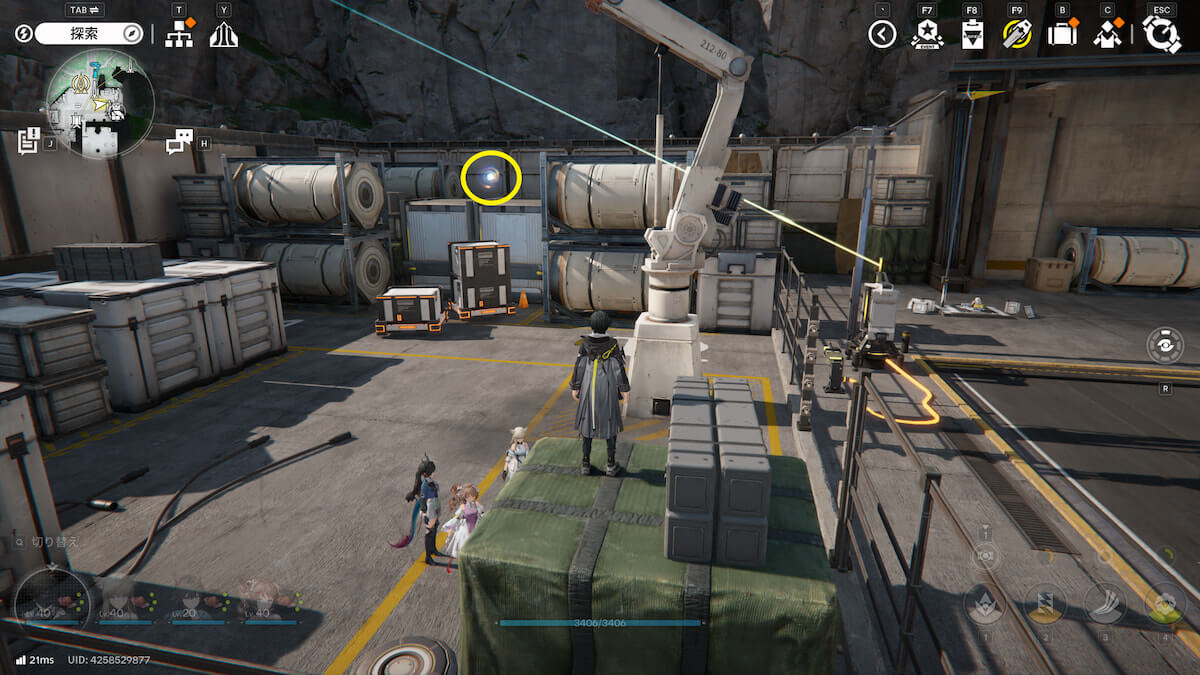This screenshot has width=1200, height=675.
Task: Open the circular minimap
Action: [100, 104]
